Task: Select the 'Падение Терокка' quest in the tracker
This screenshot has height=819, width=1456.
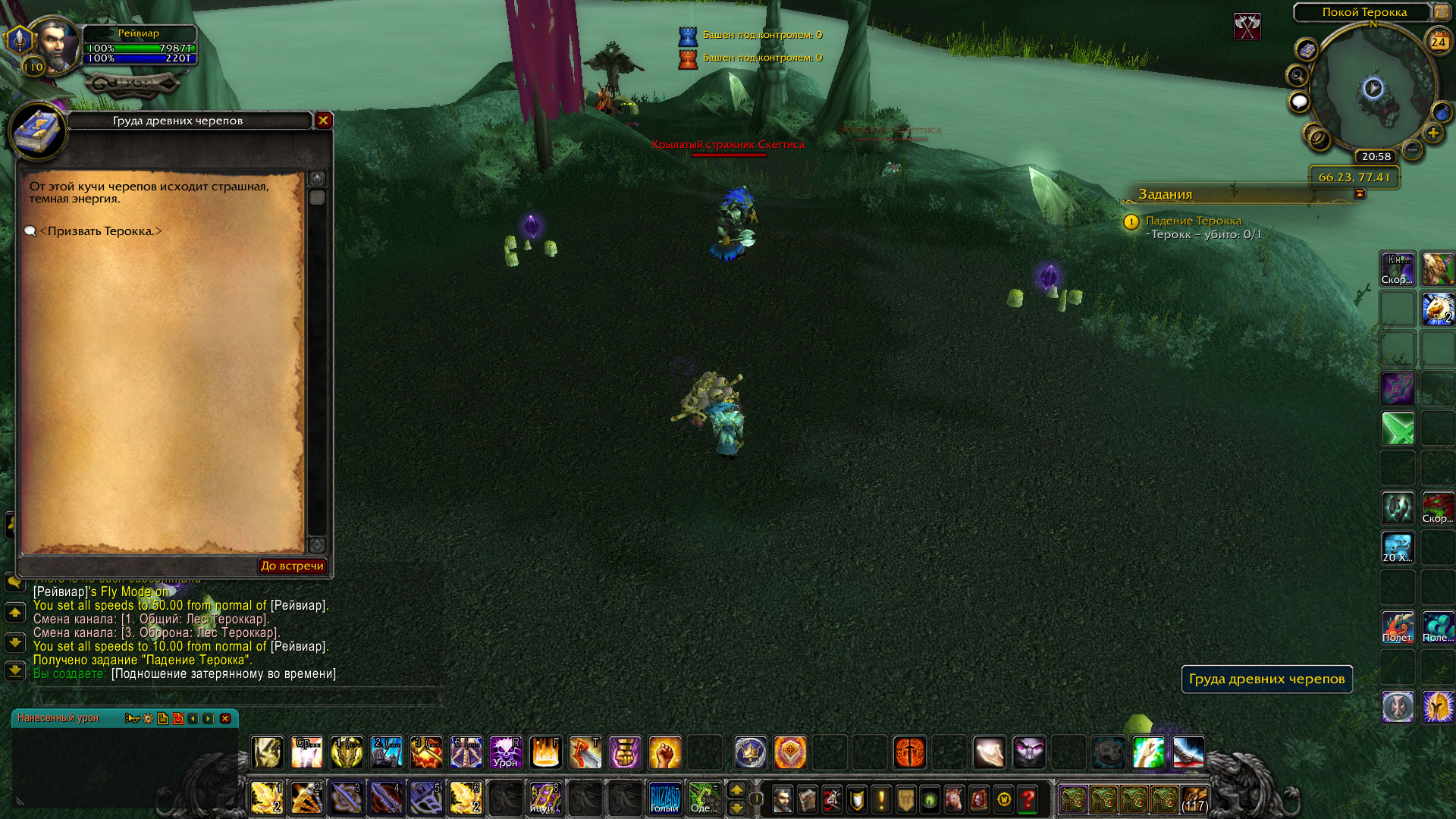Action: click(1193, 221)
